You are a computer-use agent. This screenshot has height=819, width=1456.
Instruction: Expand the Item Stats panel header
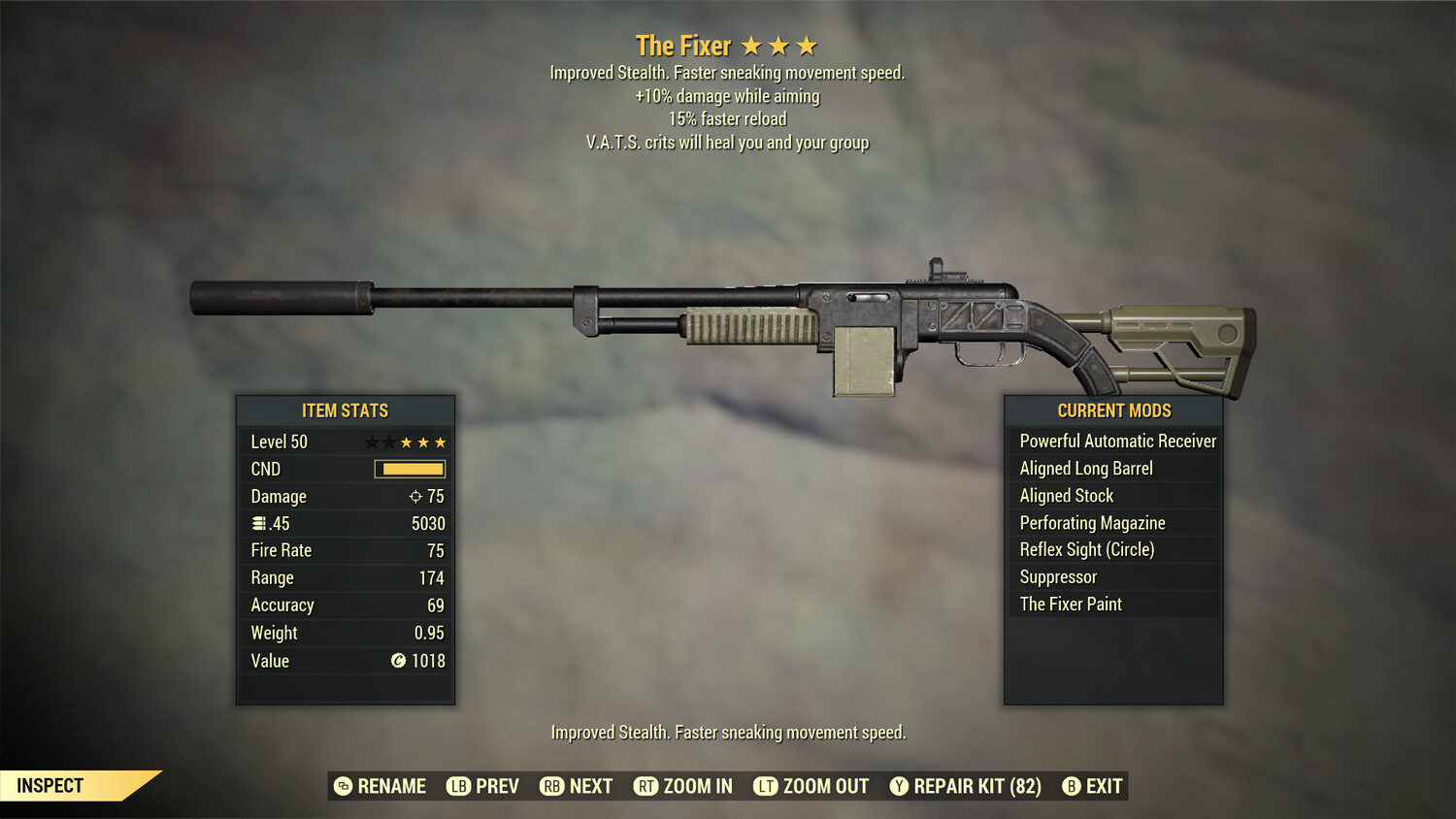(345, 410)
